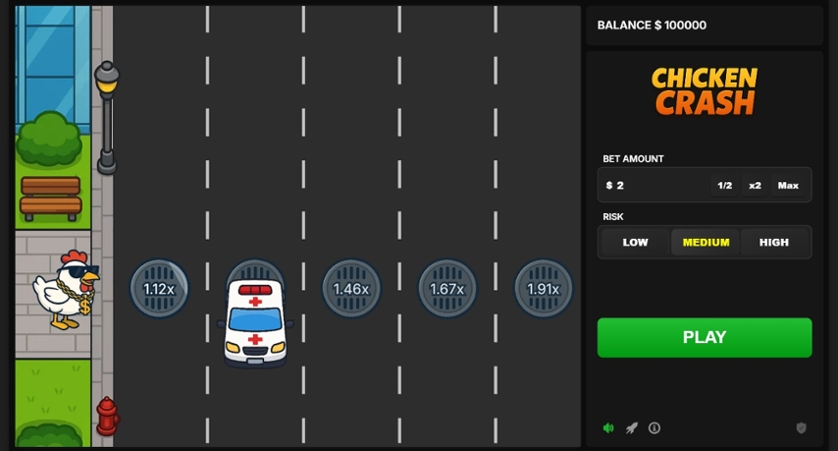The width and height of the screenshot is (838, 451).
Task: Click the rocket icon
Action: tap(631, 428)
